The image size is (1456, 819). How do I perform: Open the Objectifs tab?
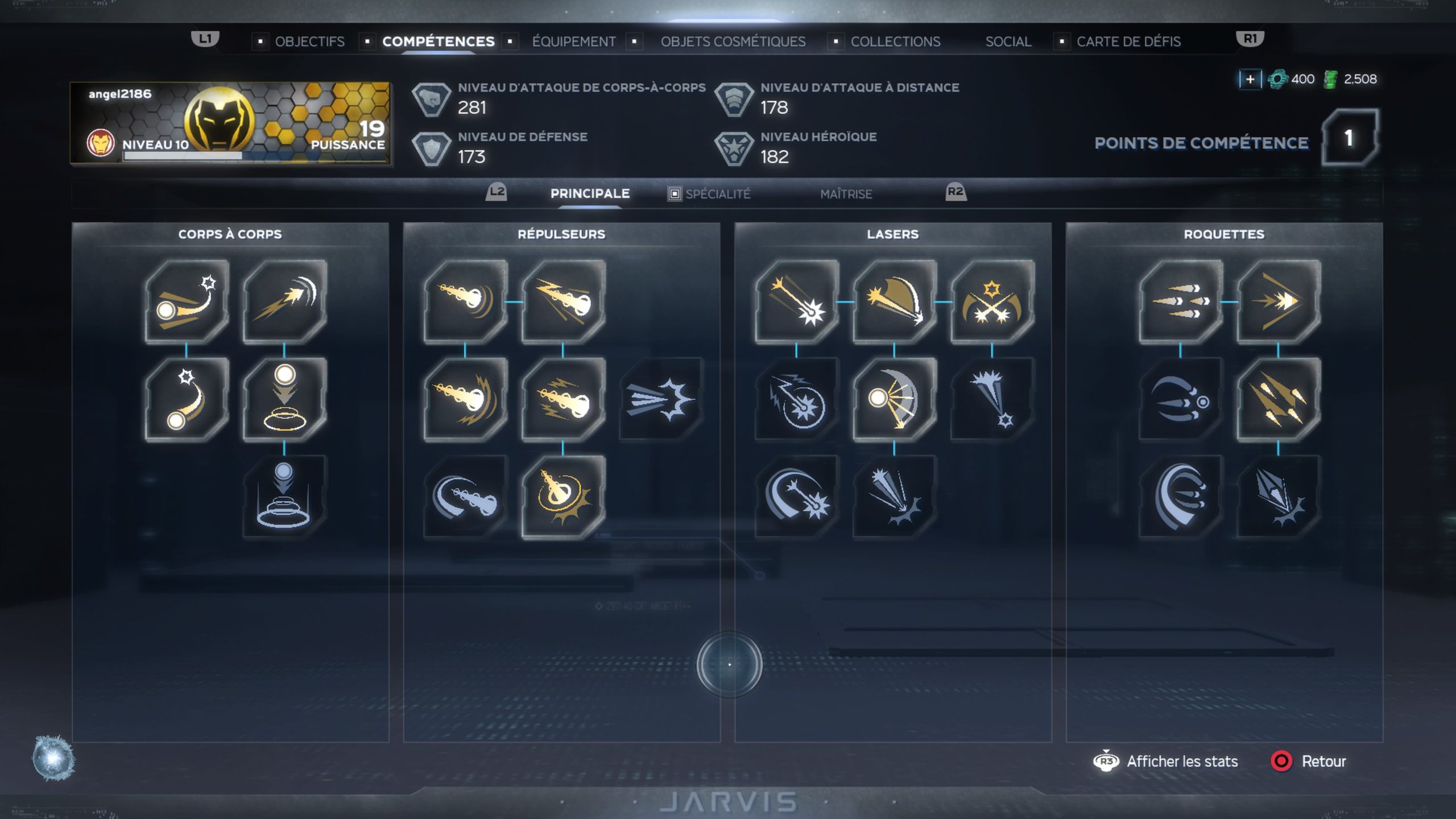tap(309, 42)
